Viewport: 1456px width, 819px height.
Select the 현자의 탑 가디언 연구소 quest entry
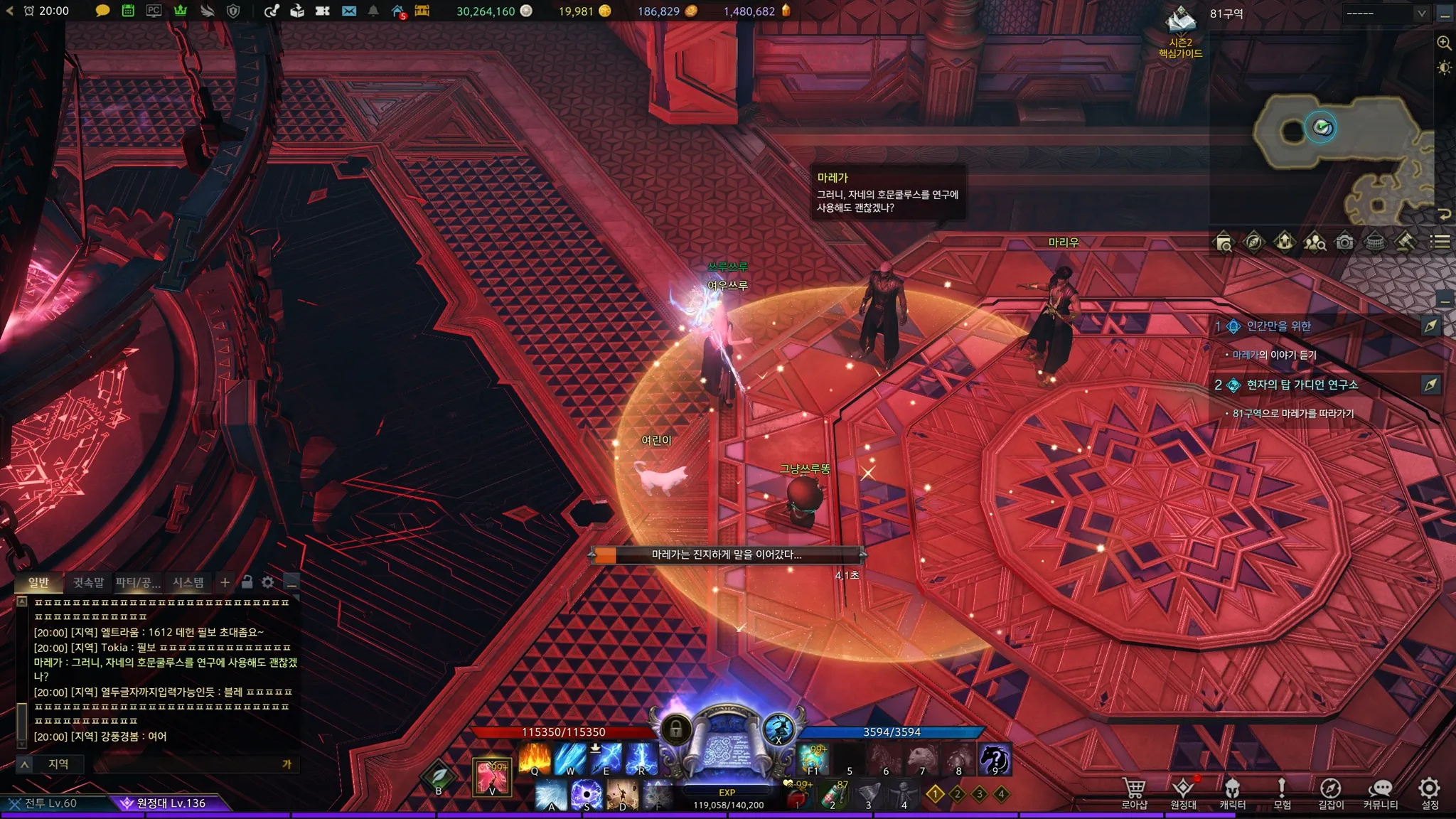(1302, 385)
